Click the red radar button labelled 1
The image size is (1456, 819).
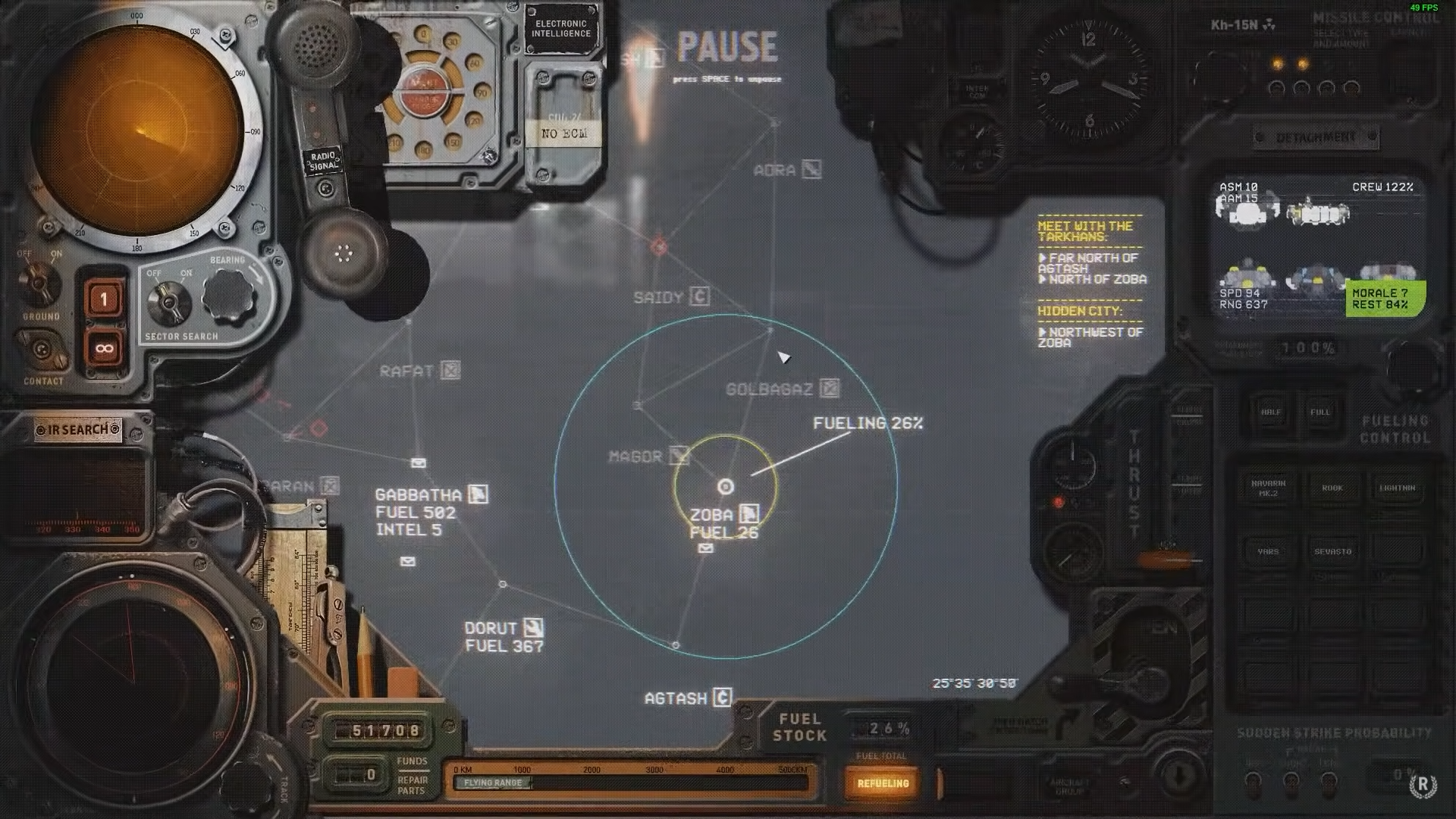point(104,299)
